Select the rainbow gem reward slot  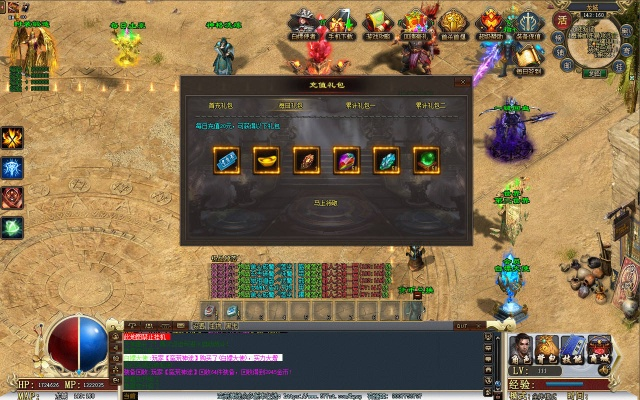[346, 160]
